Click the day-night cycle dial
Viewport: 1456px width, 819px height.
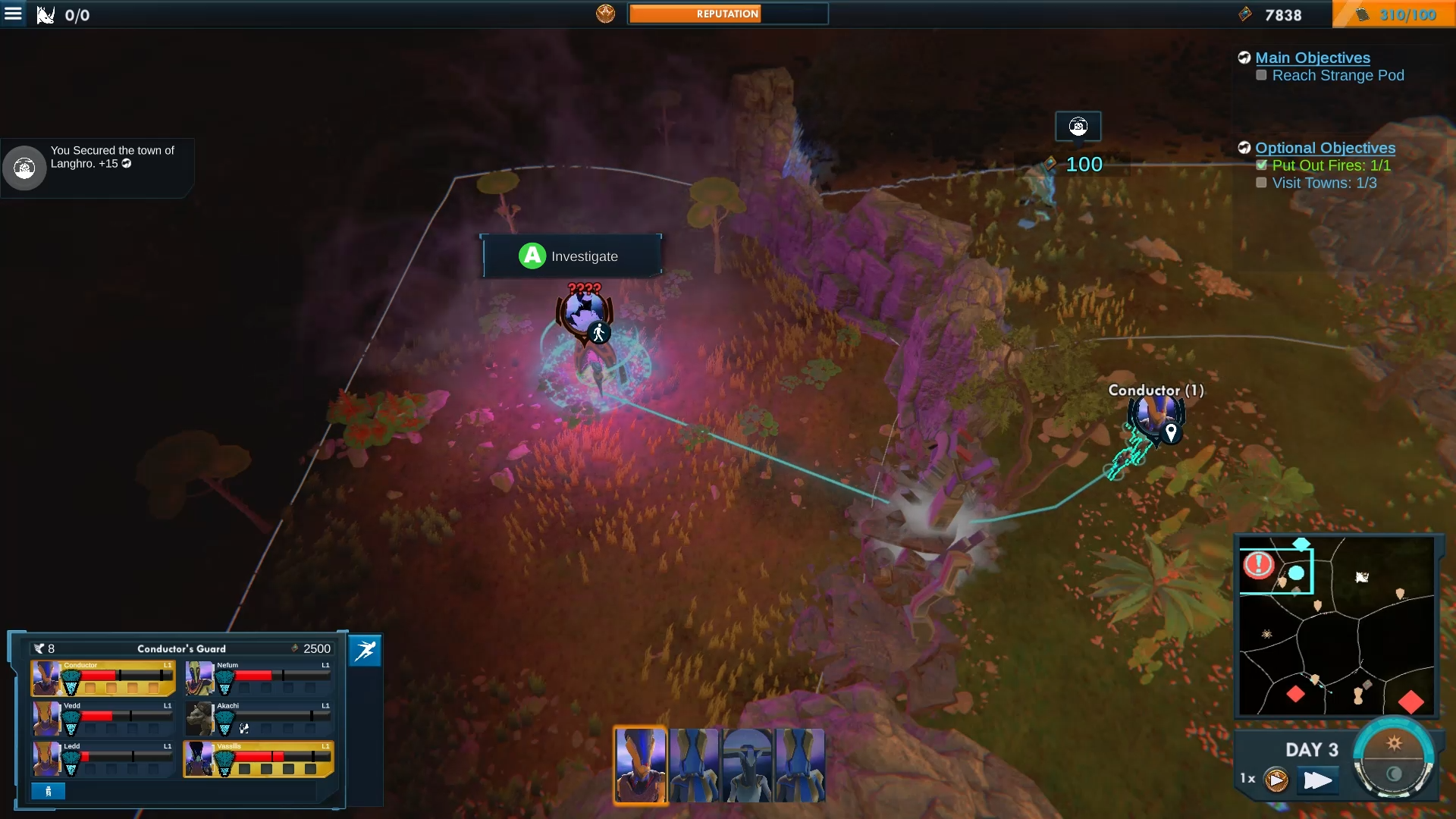(x=1394, y=758)
